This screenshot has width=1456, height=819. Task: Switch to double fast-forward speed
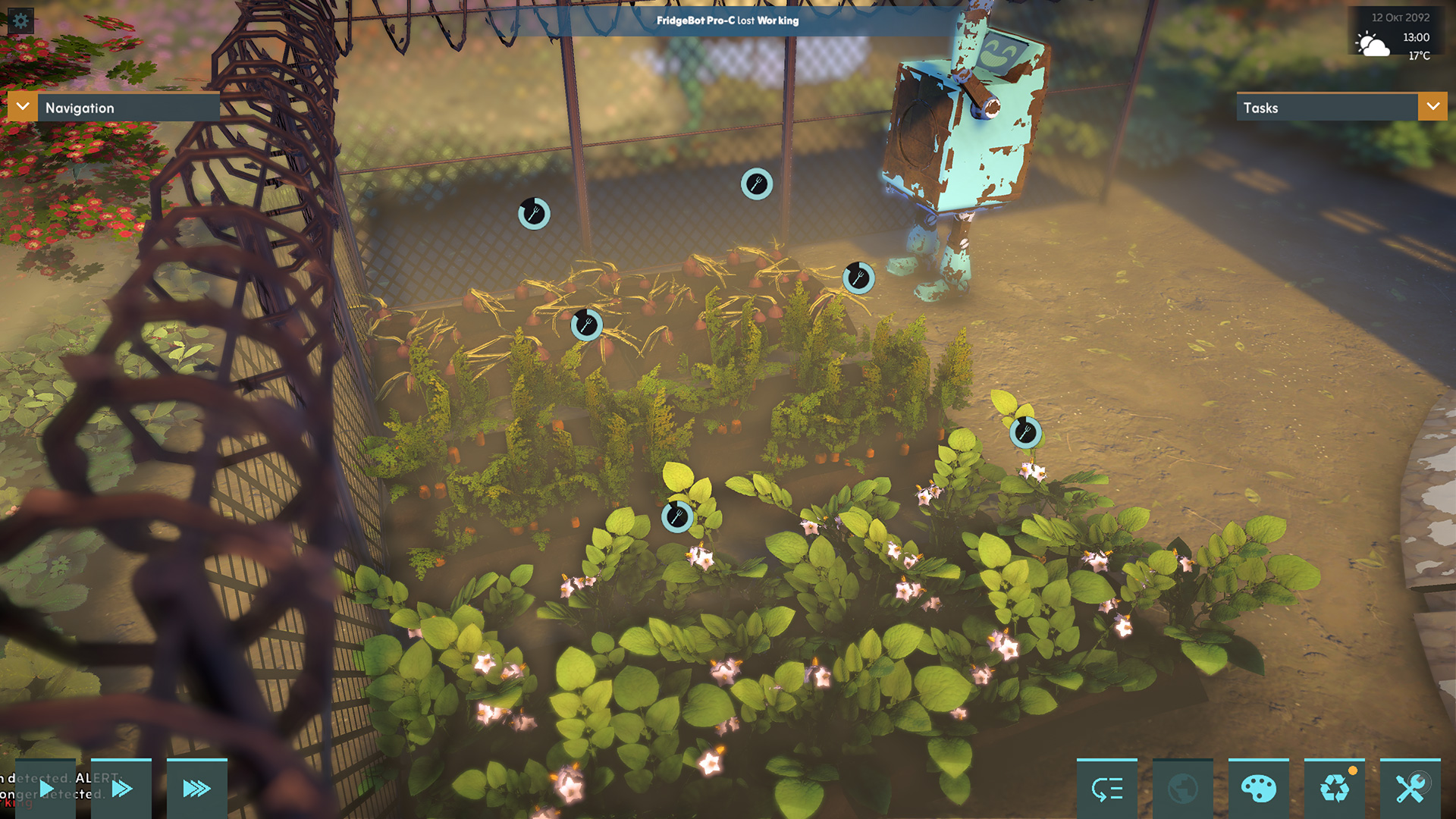coord(121,789)
